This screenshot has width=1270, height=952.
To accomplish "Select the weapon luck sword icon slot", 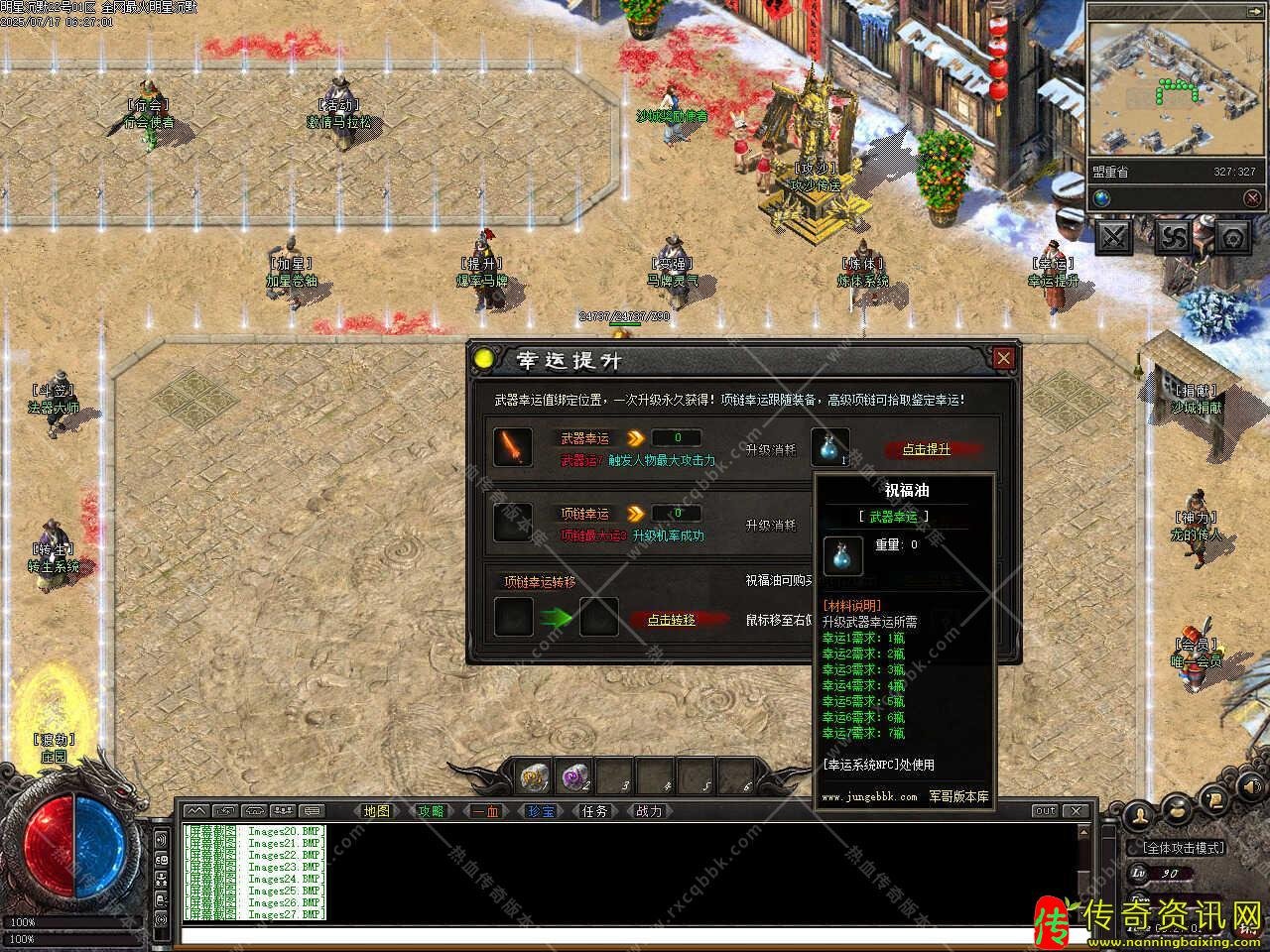I will [513, 447].
